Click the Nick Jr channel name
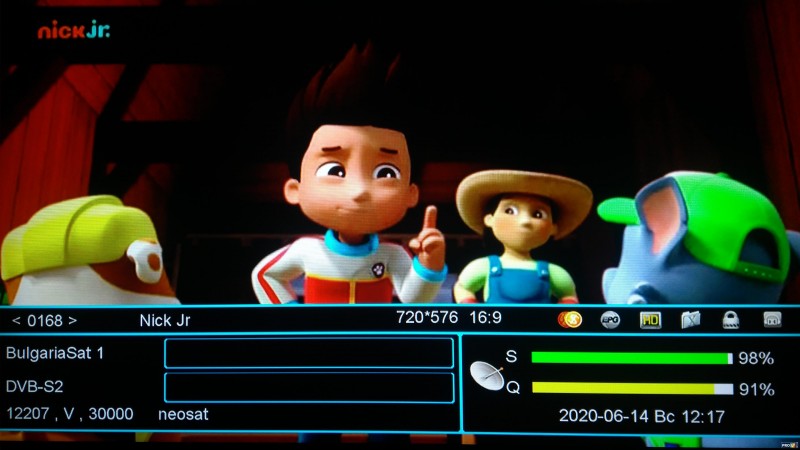The height and width of the screenshot is (450, 800). click(x=164, y=320)
